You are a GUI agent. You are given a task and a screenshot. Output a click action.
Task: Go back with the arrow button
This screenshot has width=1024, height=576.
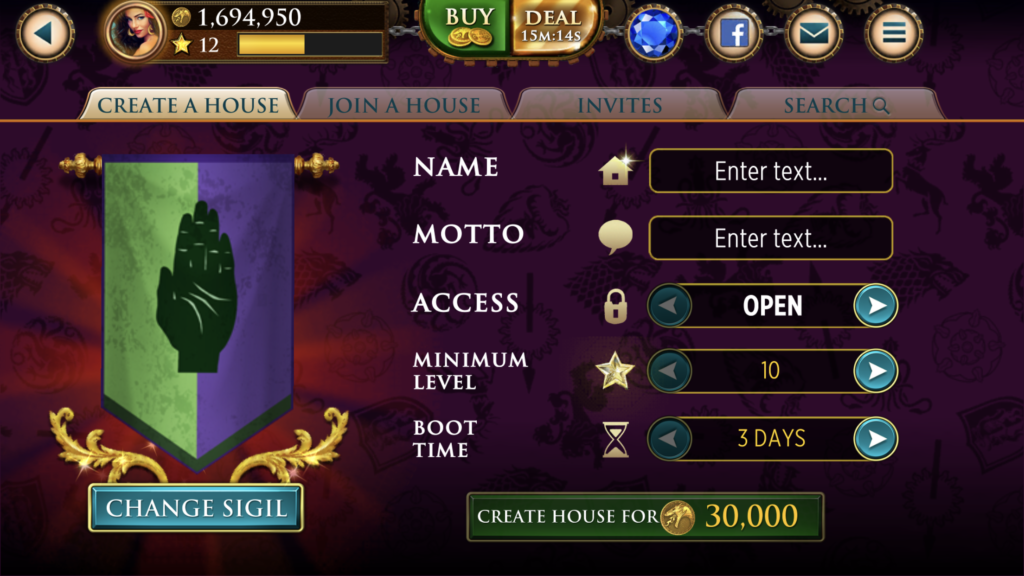click(44, 34)
